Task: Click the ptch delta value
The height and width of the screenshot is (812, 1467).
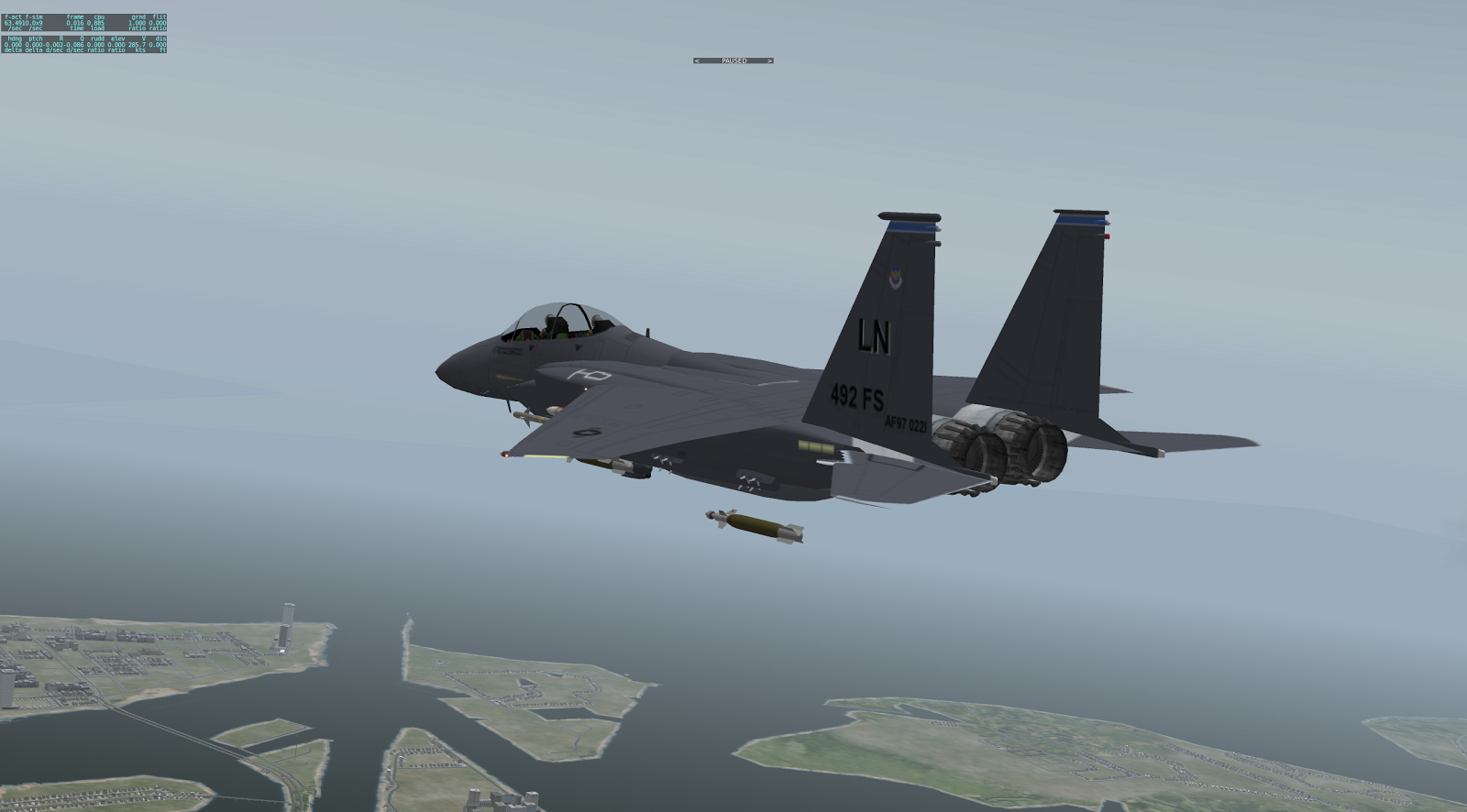Action: coord(35,45)
